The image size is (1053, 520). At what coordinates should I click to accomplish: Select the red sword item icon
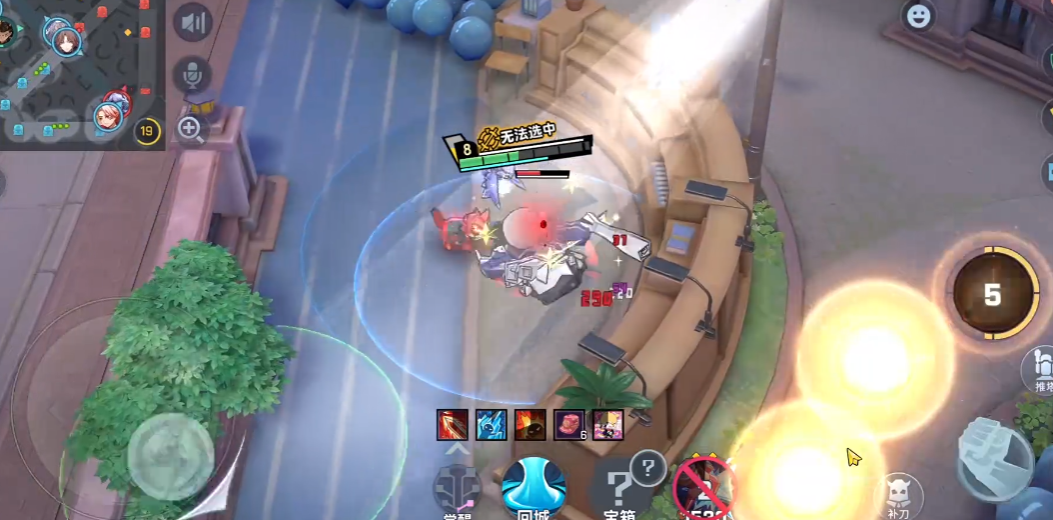pos(451,425)
